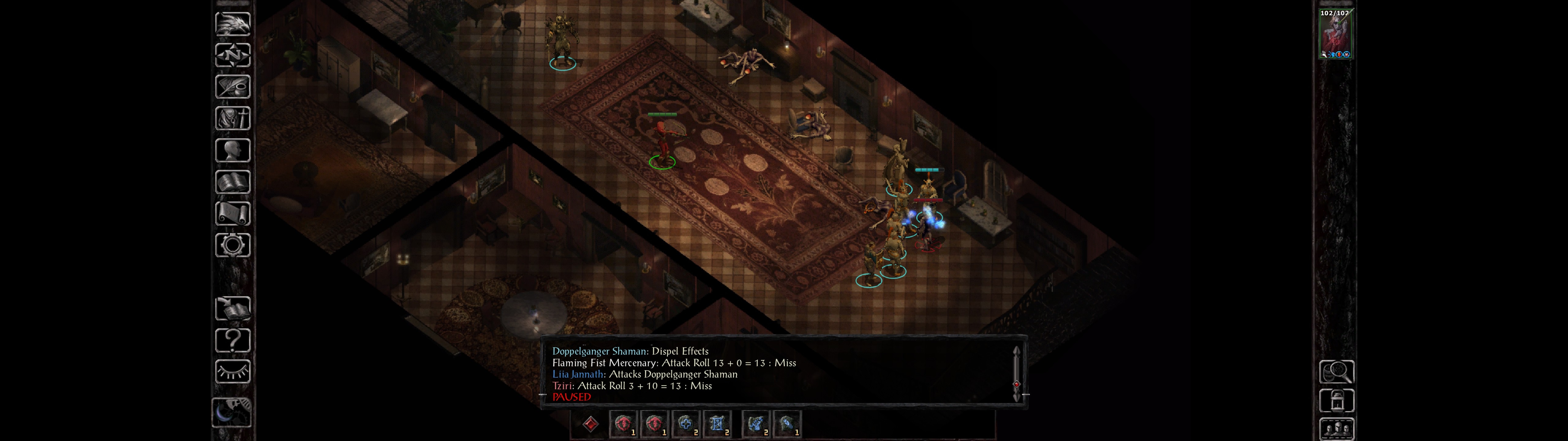Open the options gear menu

[232, 246]
